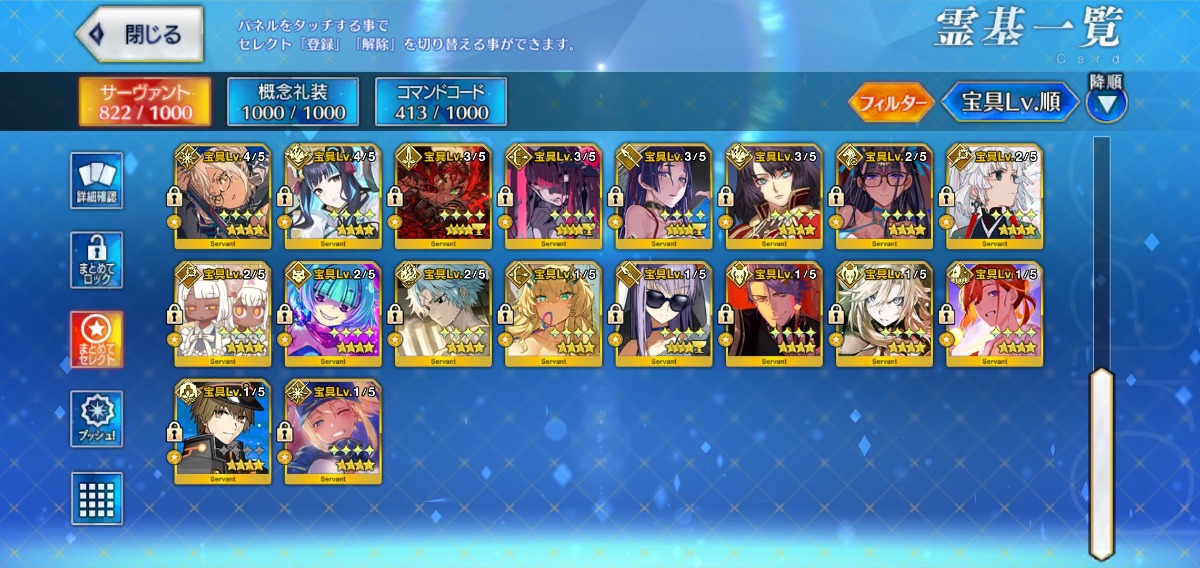Viewport: 1200px width, 568px height.
Task: Select the servant with glasses and swimsuit
Action: (884, 196)
